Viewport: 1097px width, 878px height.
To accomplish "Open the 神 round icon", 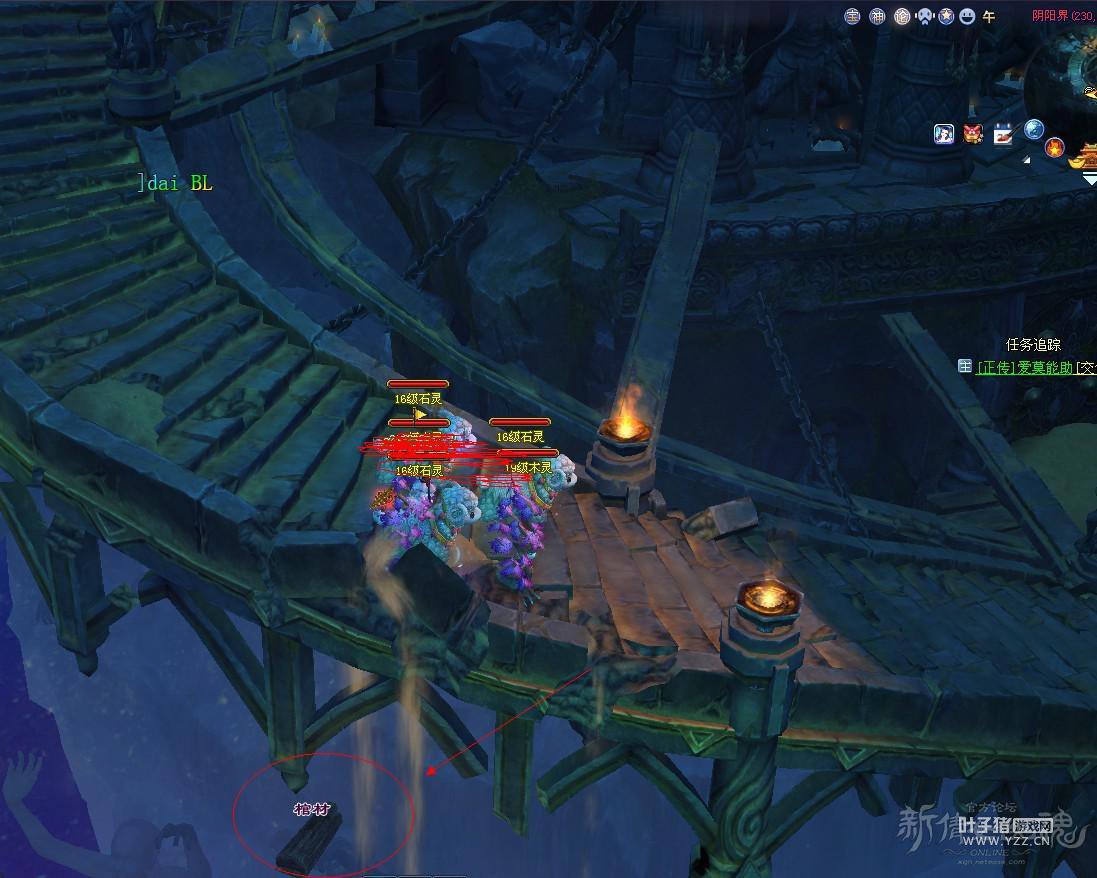I will [x=877, y=16].
